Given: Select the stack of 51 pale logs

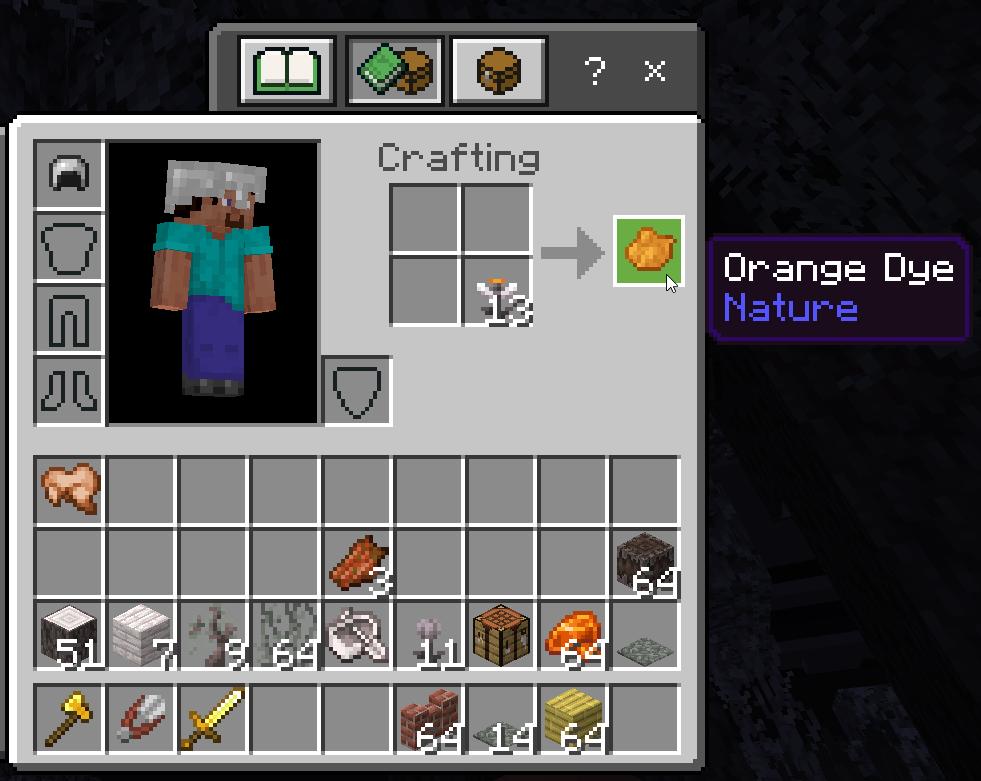Looking at the screenshot, I should [x=69, y=635].
